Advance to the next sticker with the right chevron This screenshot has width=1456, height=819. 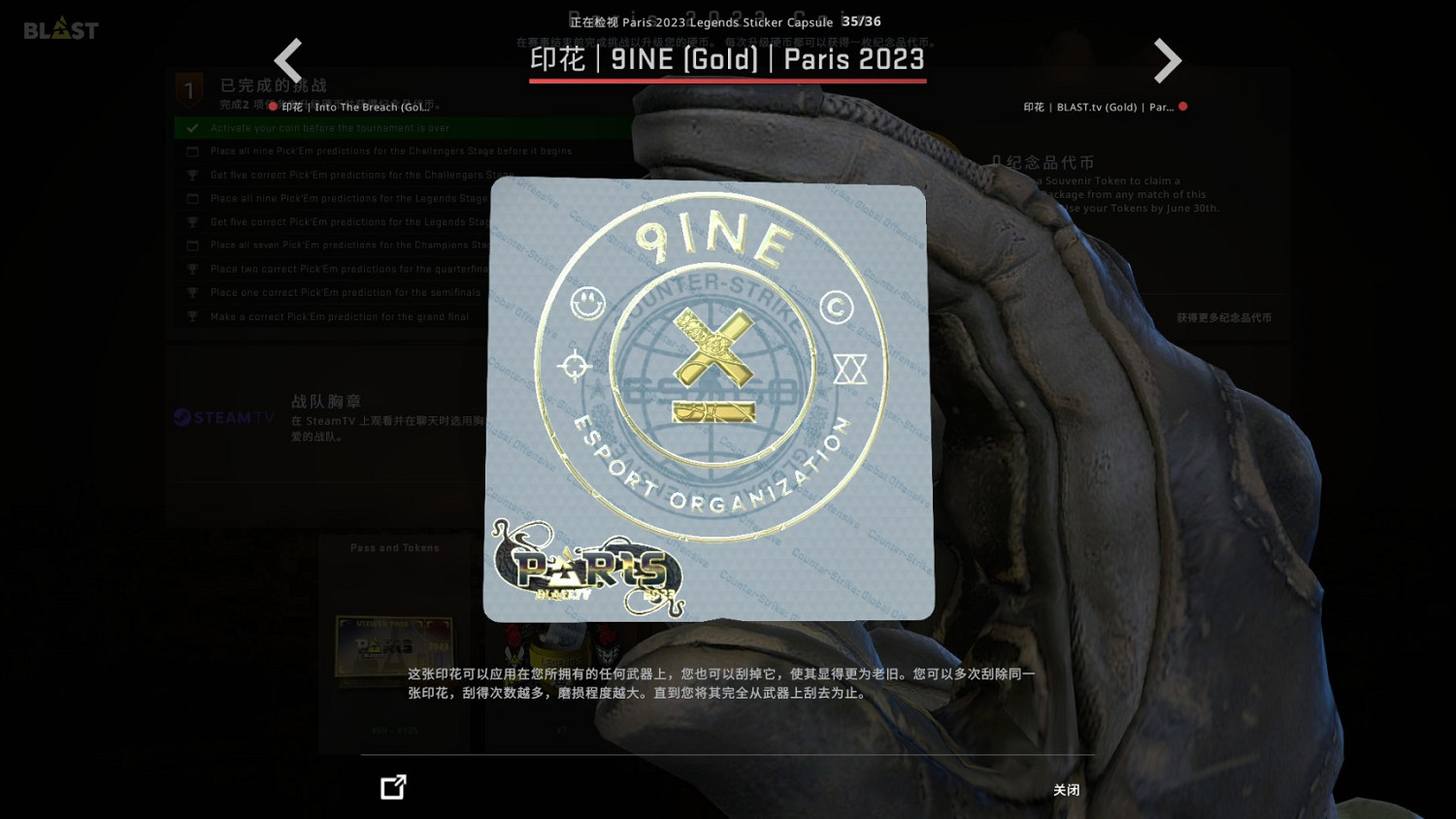click(x=1168, y=60)
